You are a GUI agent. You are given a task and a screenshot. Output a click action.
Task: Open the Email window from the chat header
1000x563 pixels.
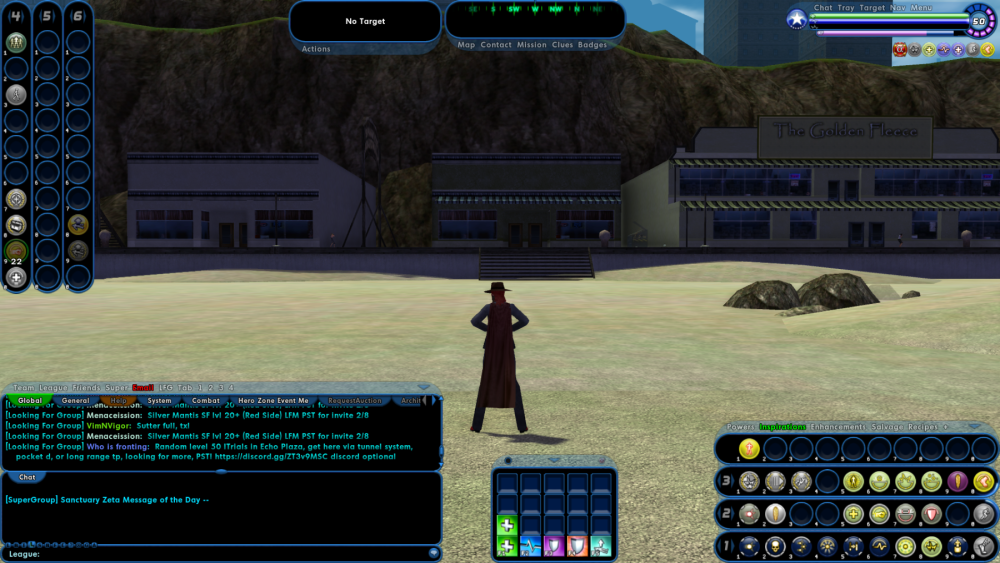pyautogui.click(x=143, y=387)
